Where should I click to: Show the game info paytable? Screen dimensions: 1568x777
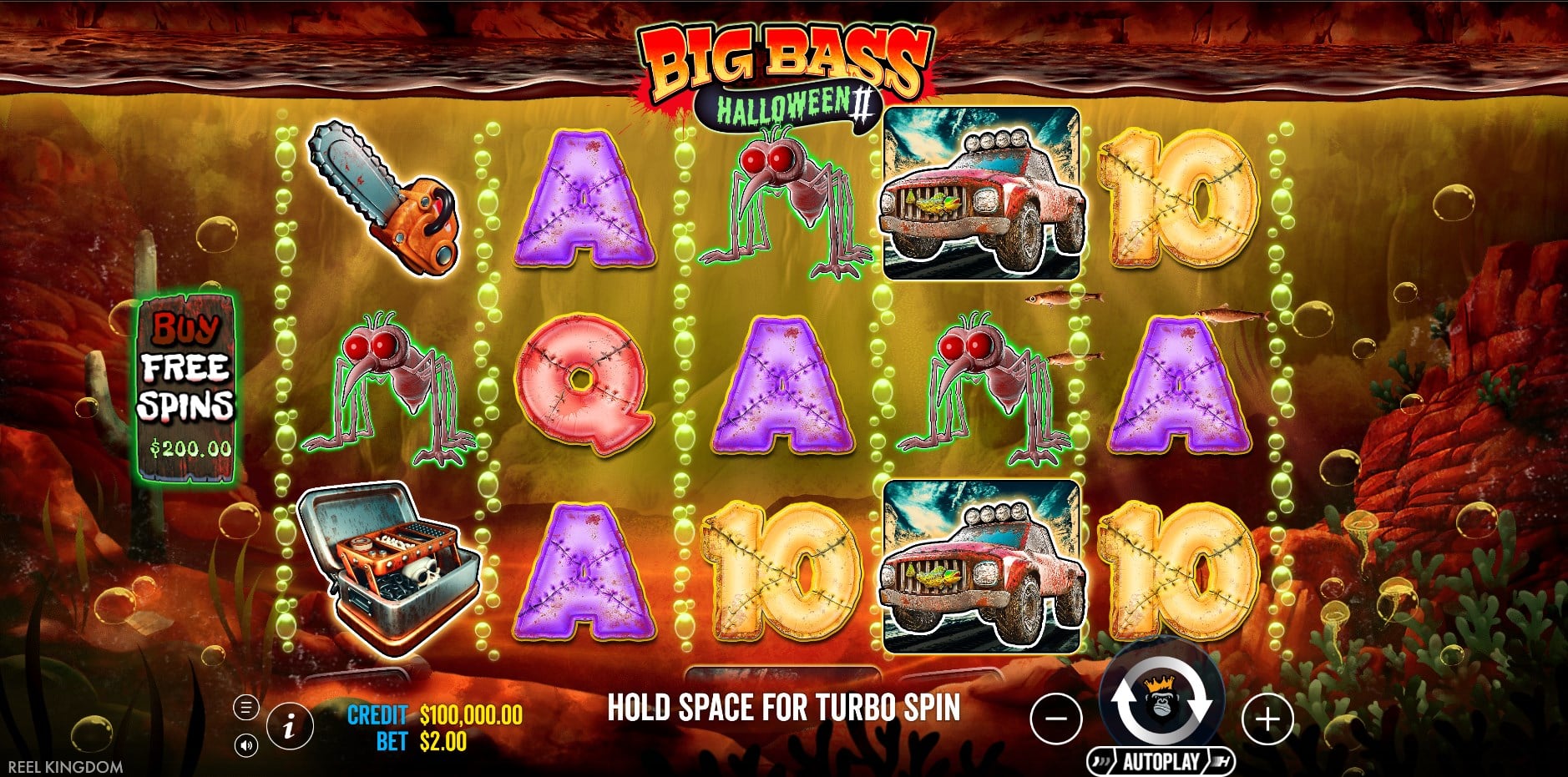tap(289, 725)
